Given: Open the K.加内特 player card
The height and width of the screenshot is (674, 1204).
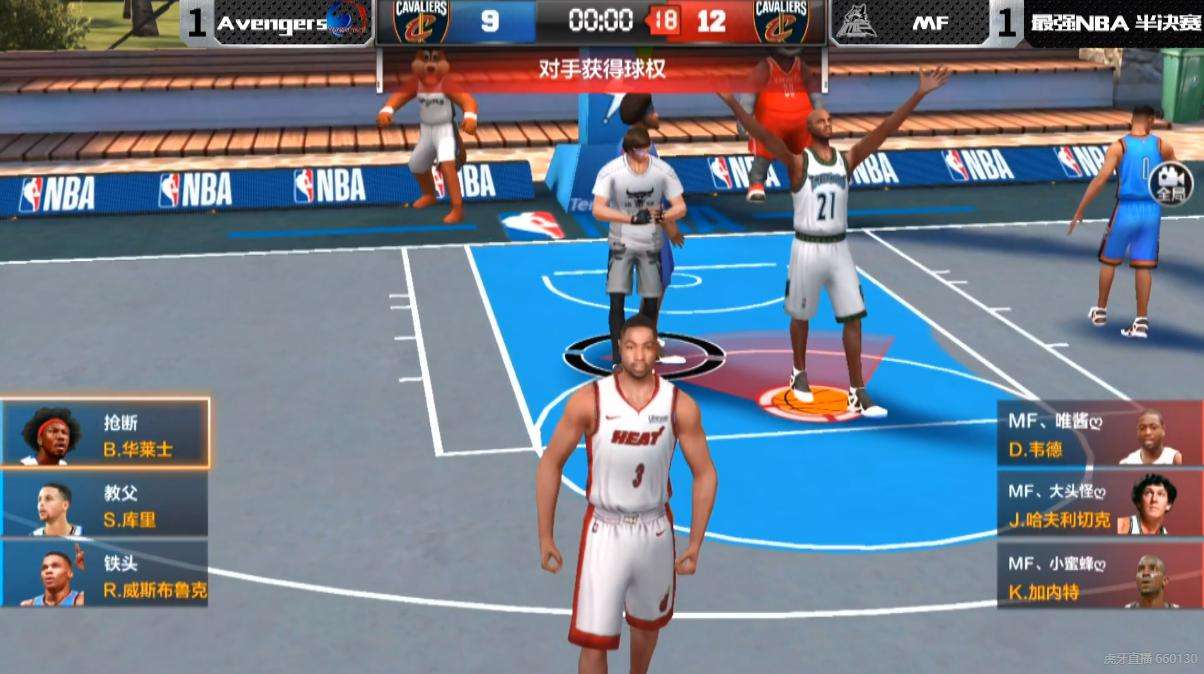Looking at the screenshot, I should [x=1098, y=577].
